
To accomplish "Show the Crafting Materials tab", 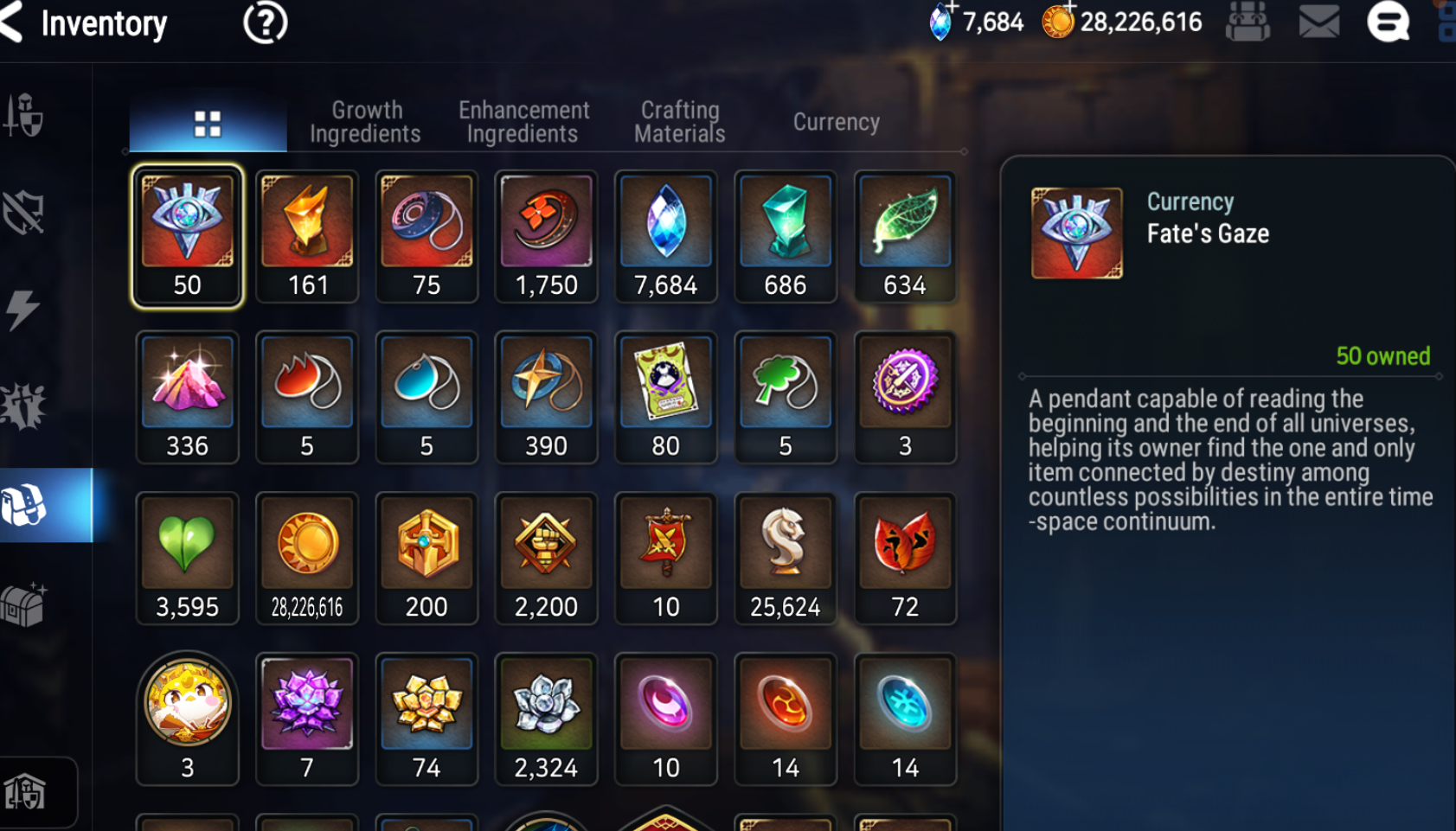I will [680, 122].
